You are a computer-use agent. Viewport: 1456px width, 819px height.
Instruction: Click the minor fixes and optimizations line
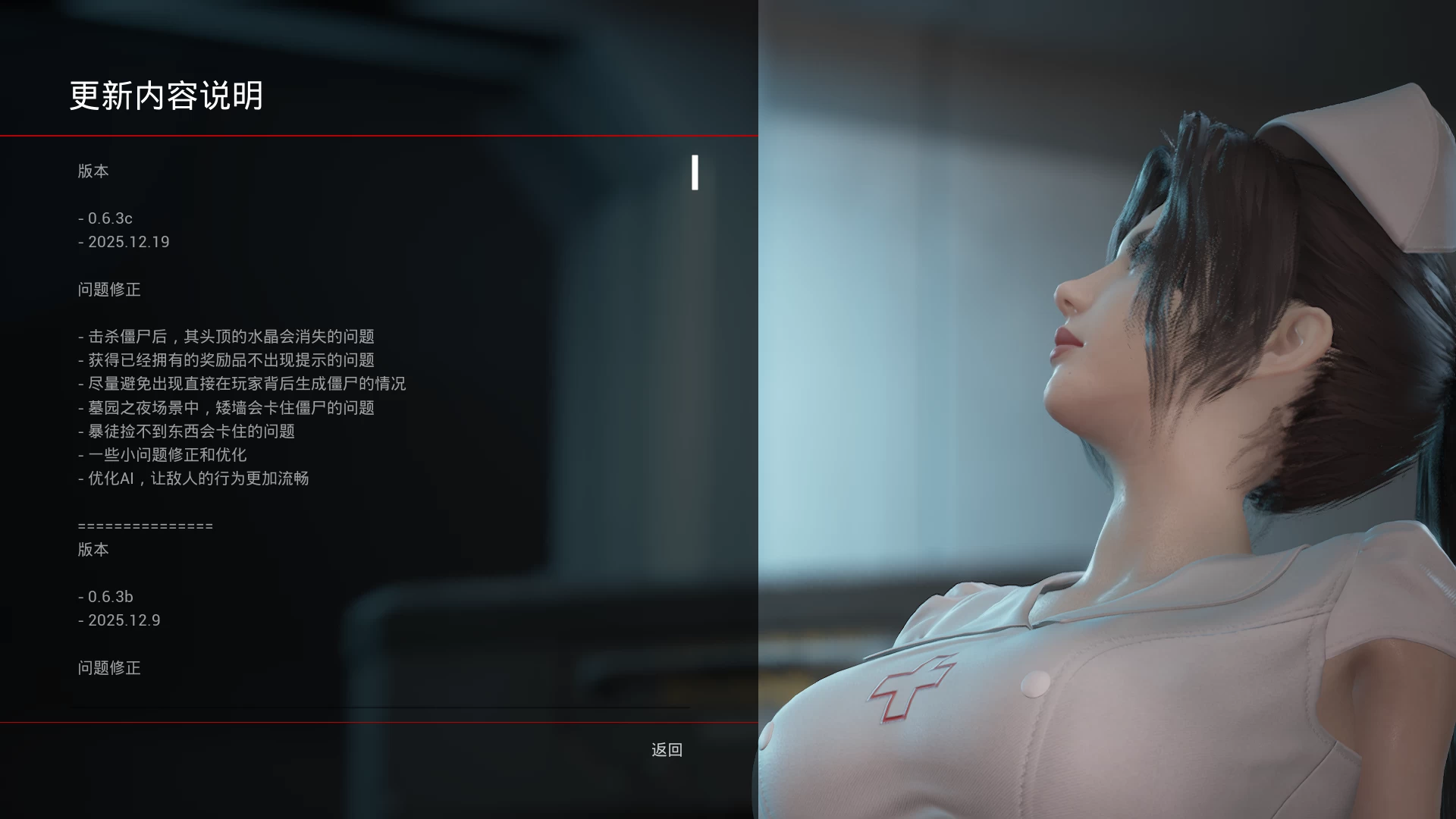click(x=163, y=455)
